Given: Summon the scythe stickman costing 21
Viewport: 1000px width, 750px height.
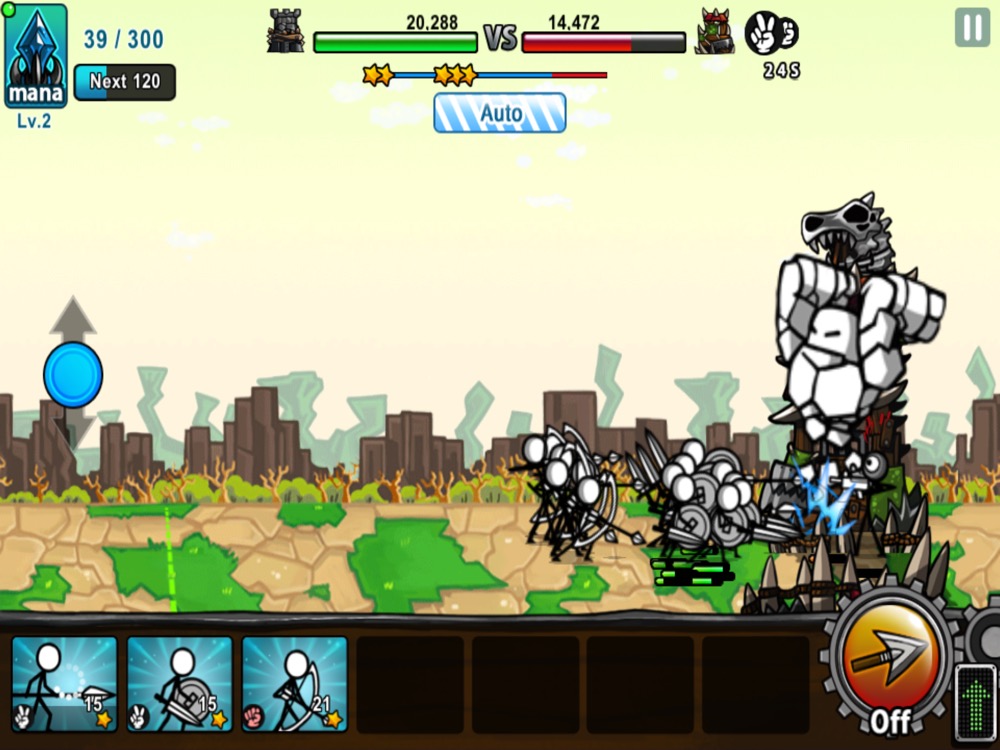Looking at the screenshot, I should pos(295,685).
